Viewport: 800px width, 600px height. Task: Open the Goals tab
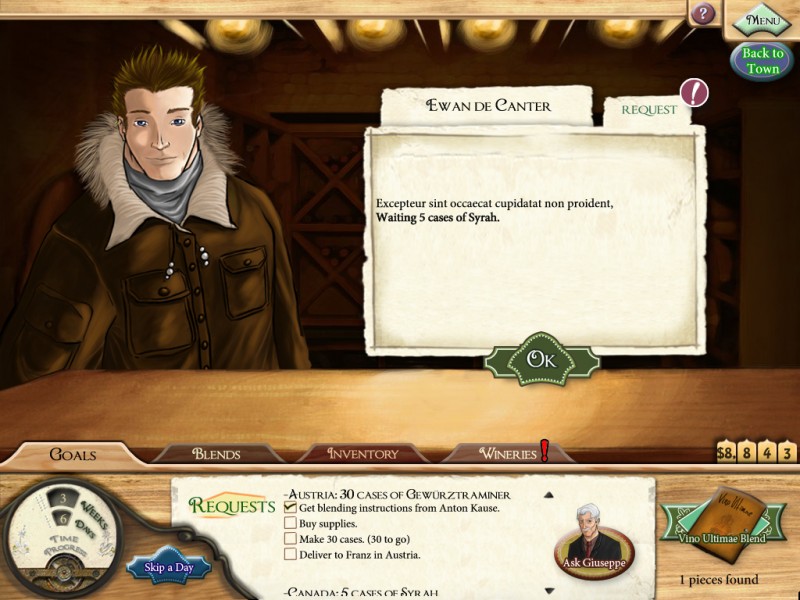tap(73, 455)
